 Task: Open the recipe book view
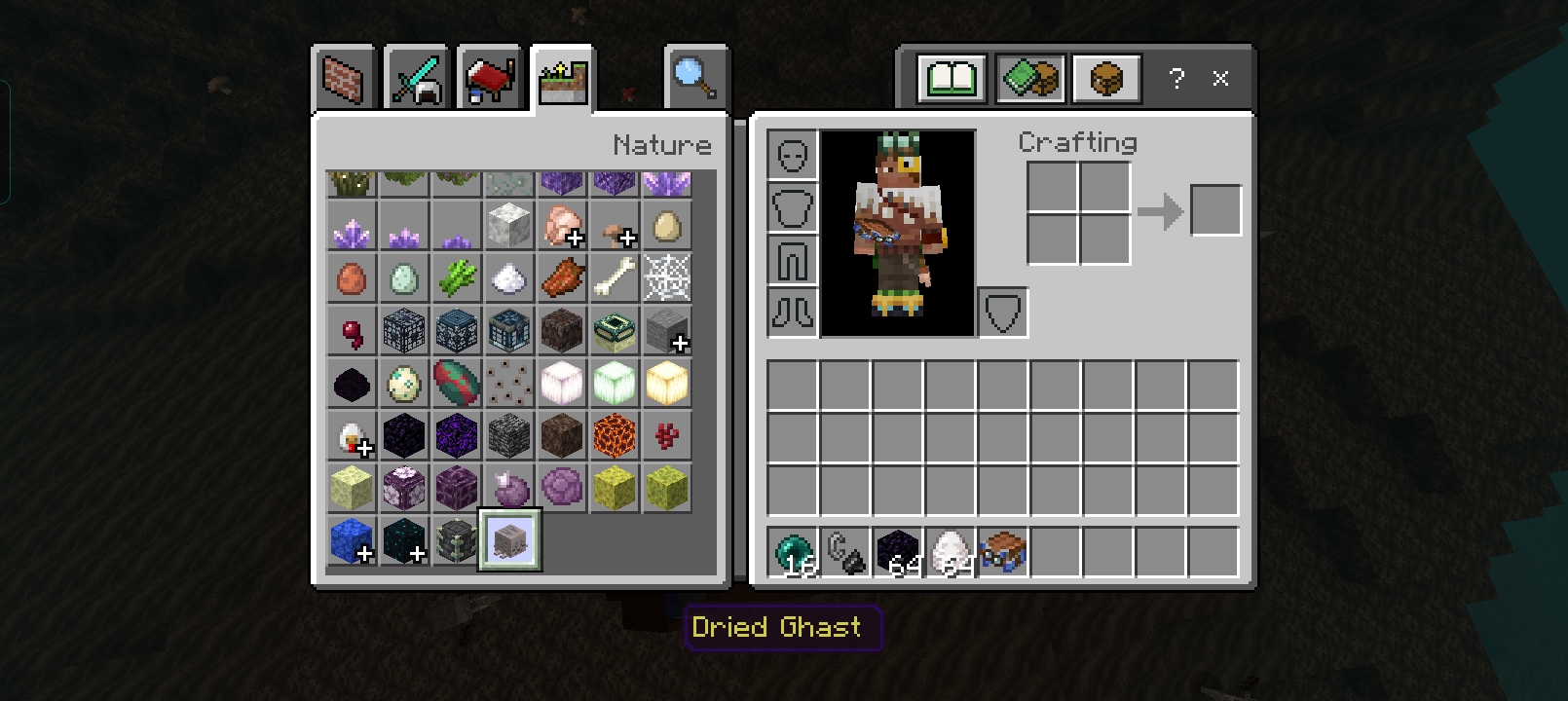pyautogui.click(x=952, y=79)
